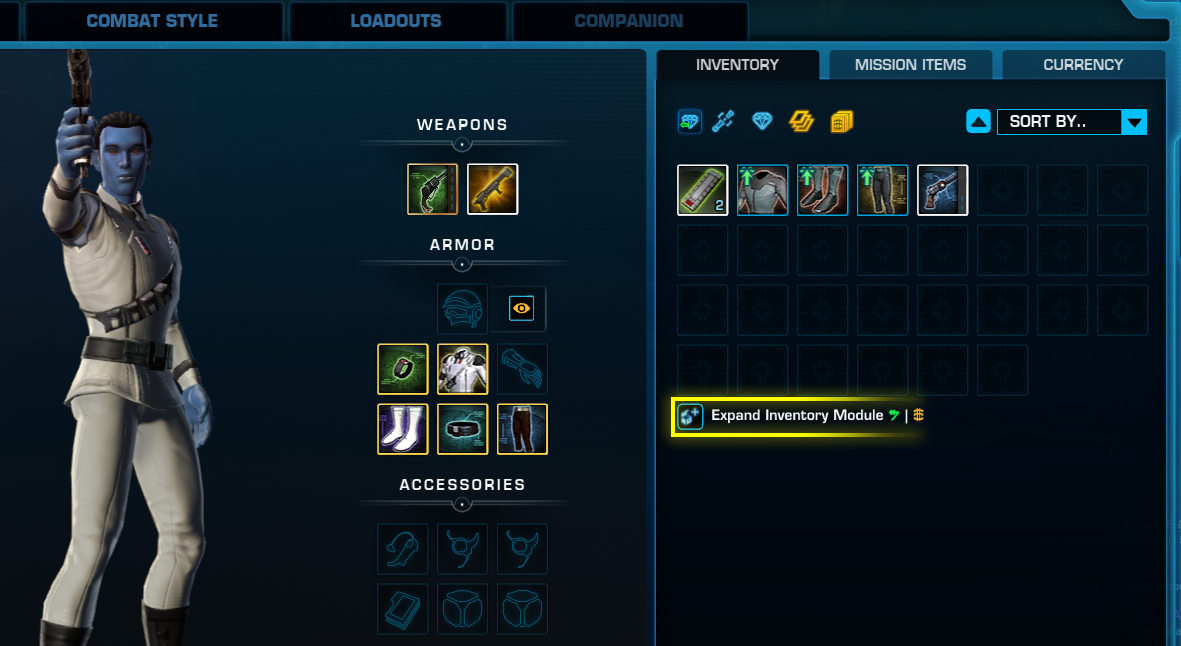Pick the grey chest armor in inventory
Image resolution: width=1181 pixels, height=646 pixels.
762,190
